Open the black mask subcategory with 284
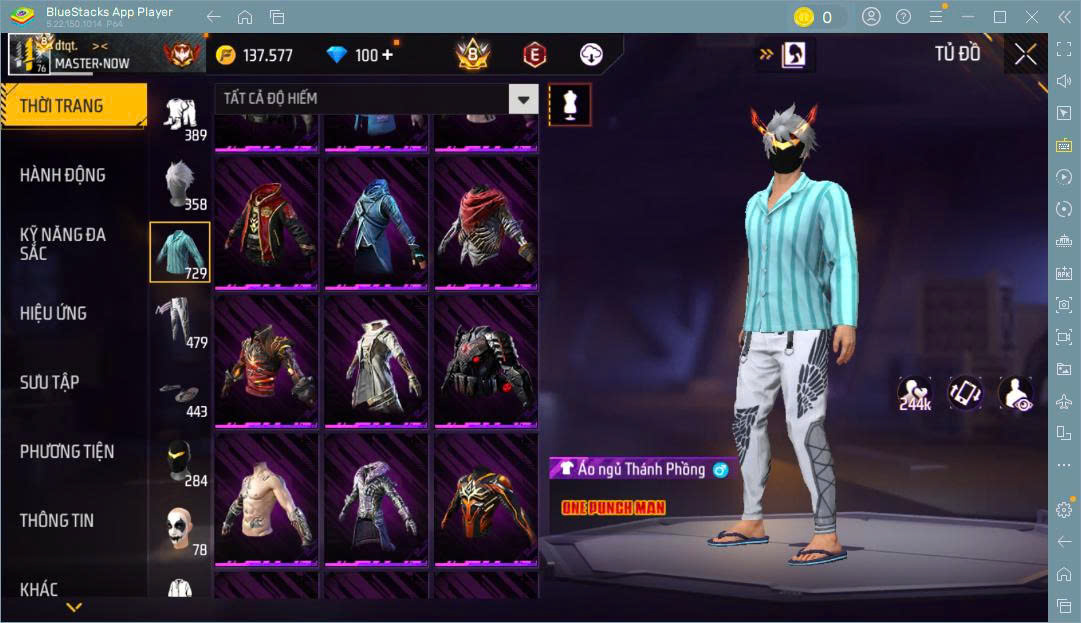The image size is (1081, 623). [180, 459]
